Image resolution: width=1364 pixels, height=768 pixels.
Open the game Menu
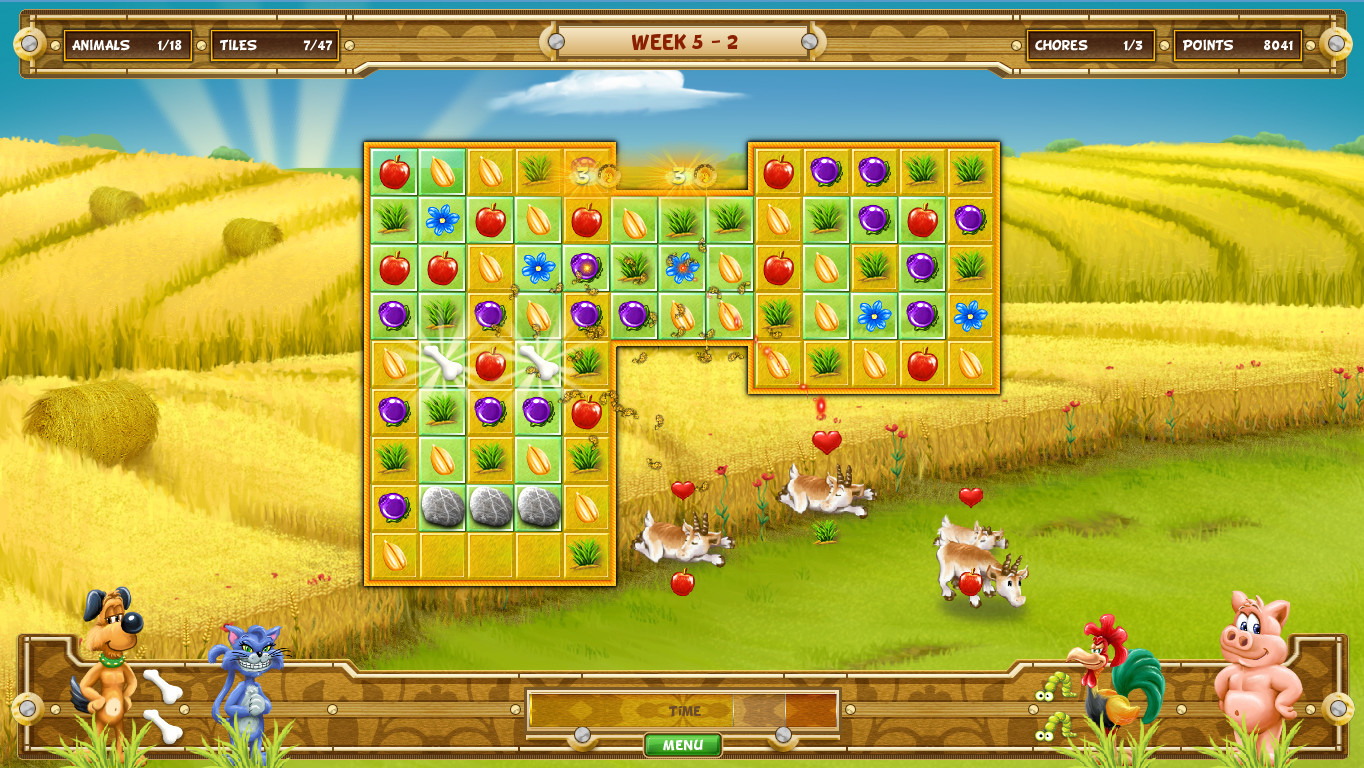click(x=681, y=744)
